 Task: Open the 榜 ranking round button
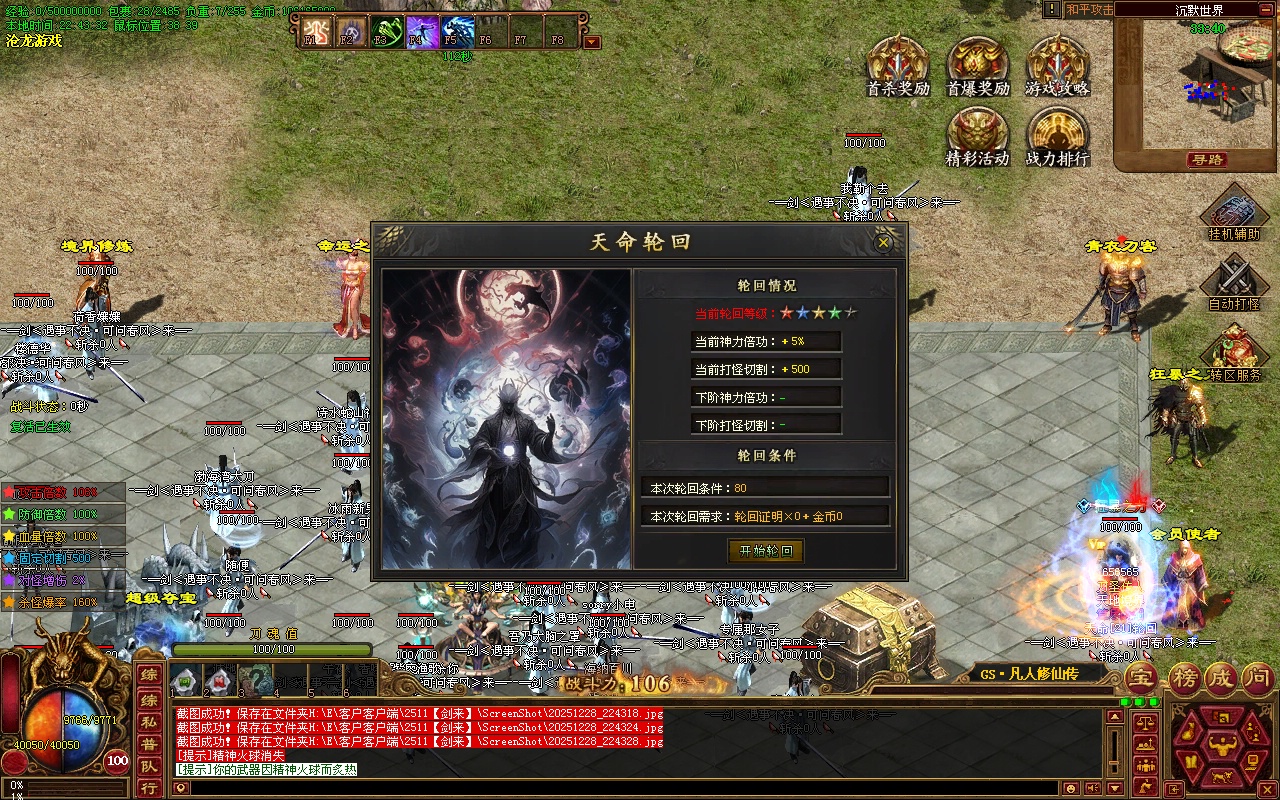point(1184,678)
